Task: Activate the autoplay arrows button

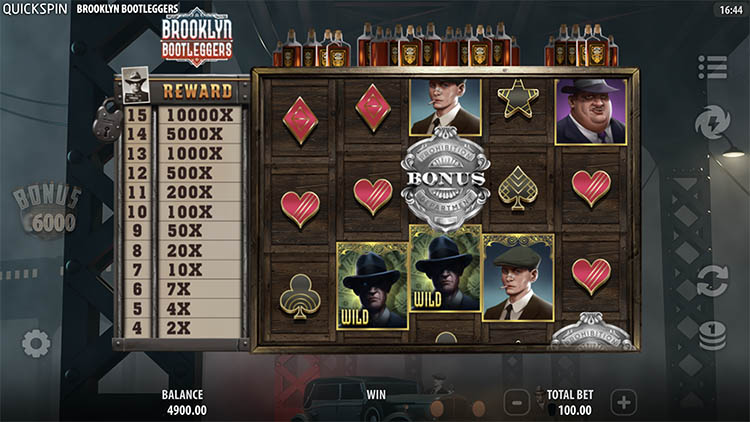Action: (712, 279)
